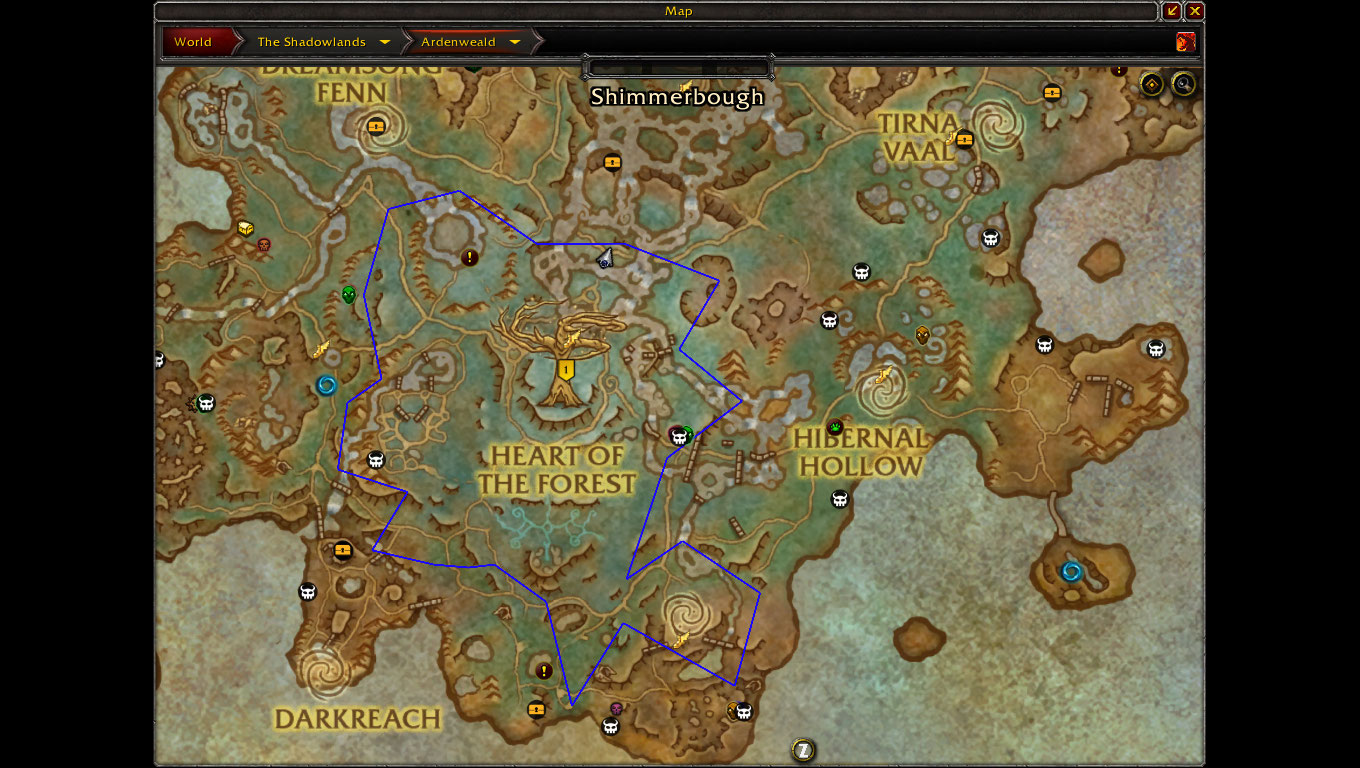Toggle the map pin tracking button

point(1152,84)
